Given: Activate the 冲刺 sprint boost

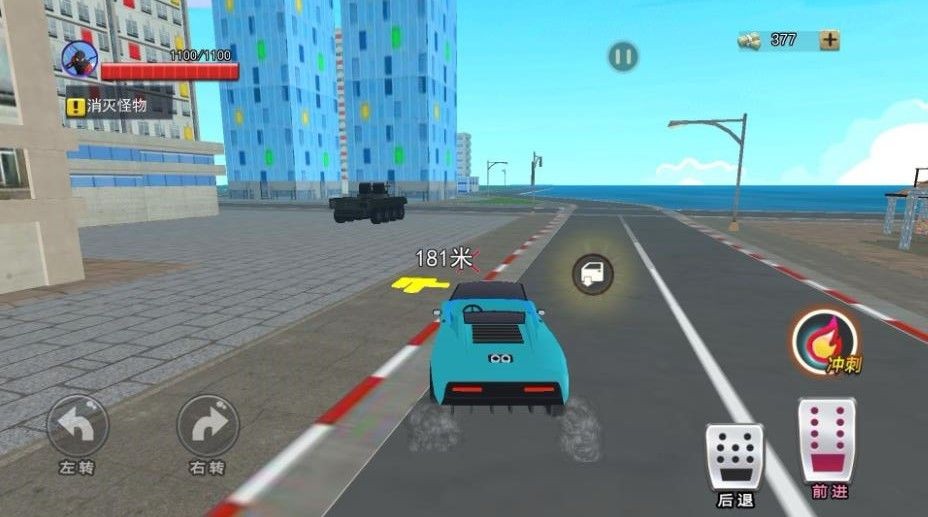Looking at the screenshot, I should [825, 341].
